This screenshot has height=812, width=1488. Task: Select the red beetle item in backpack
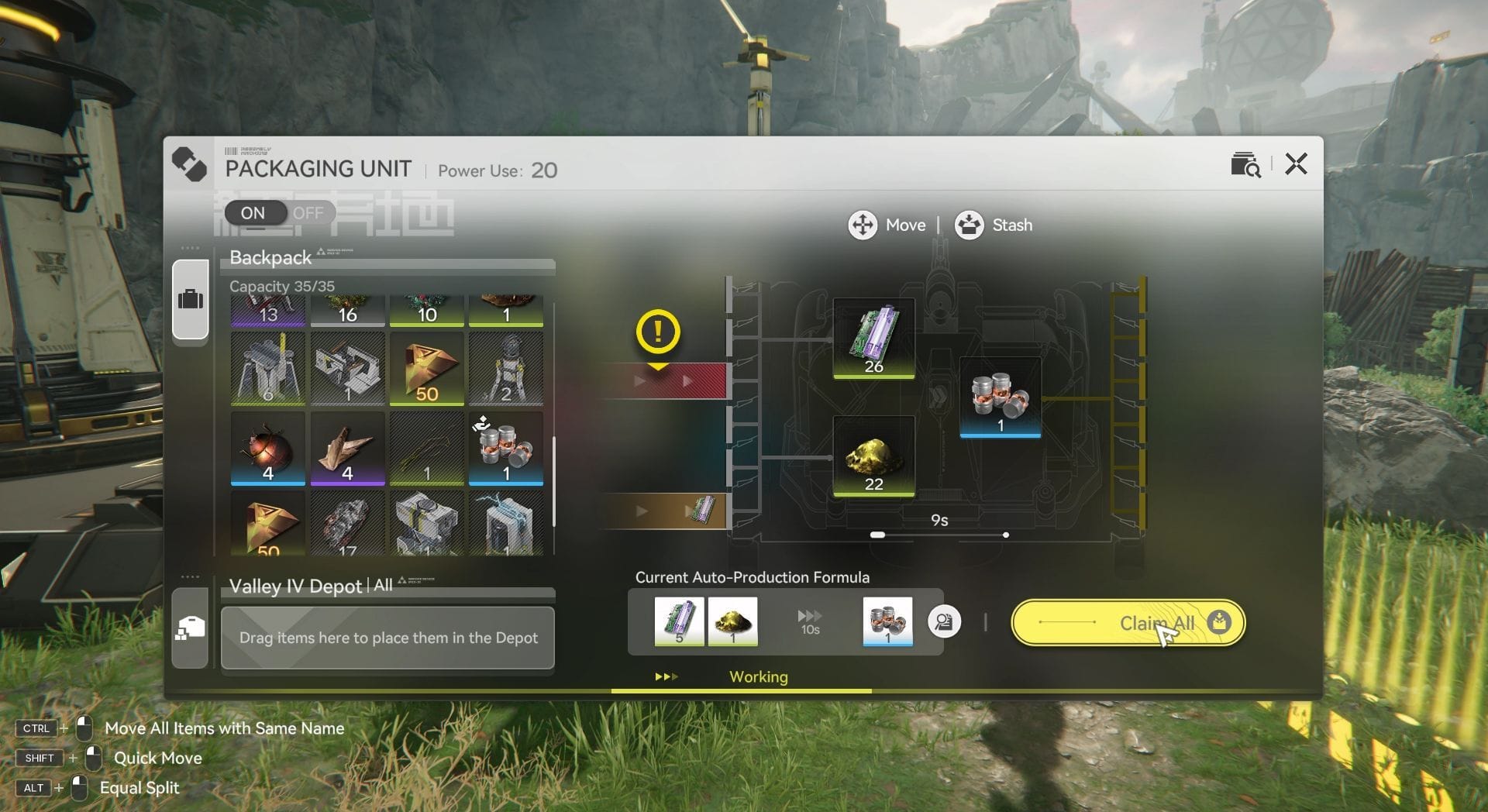click(268, 449)
